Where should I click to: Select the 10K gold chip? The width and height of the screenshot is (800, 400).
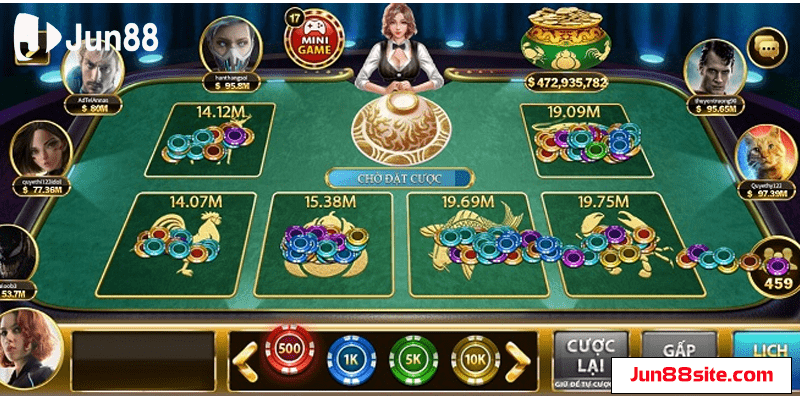click(x=475, y=355)
